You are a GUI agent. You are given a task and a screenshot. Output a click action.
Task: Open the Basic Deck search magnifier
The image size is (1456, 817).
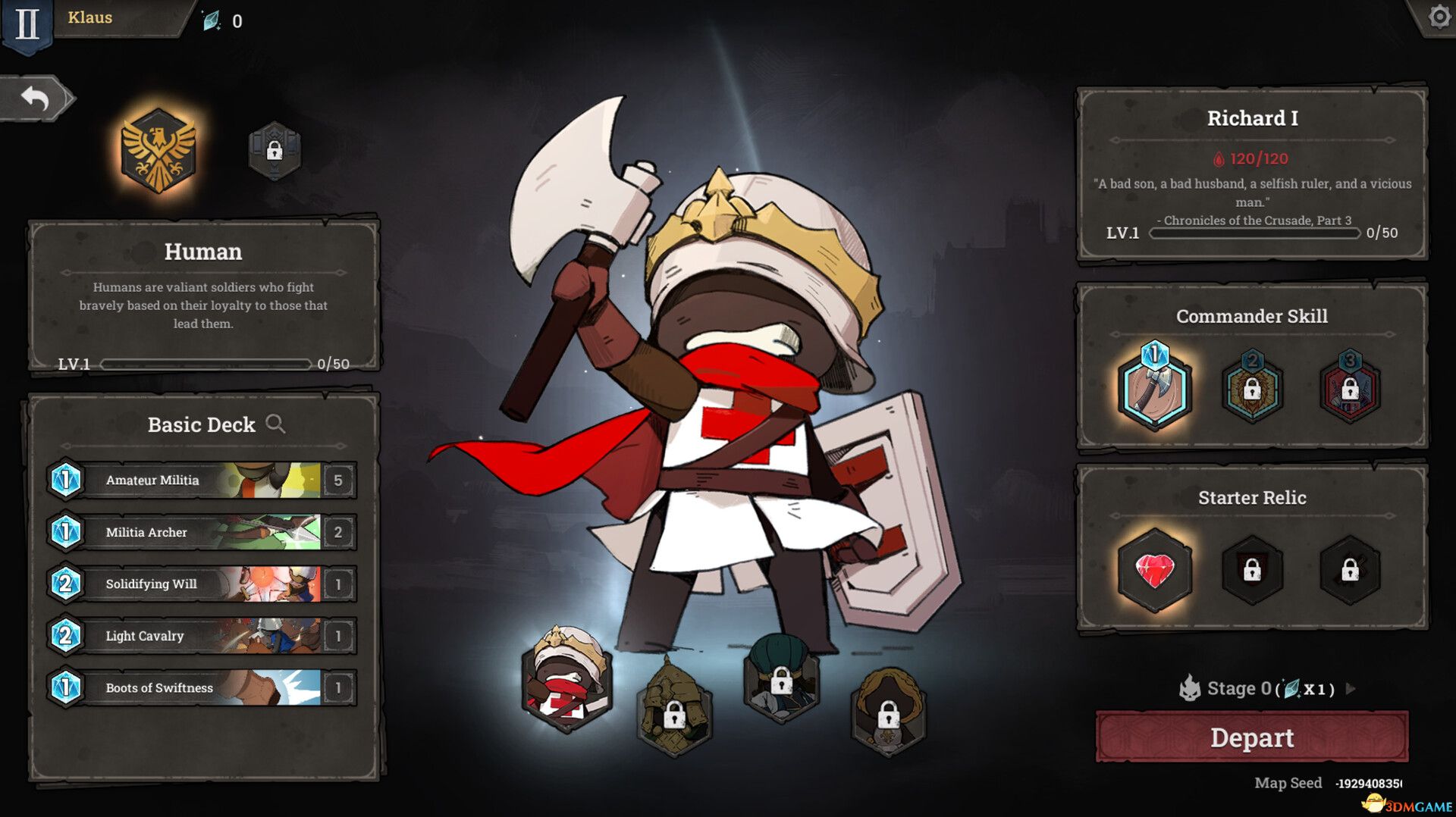click(278, 425)
